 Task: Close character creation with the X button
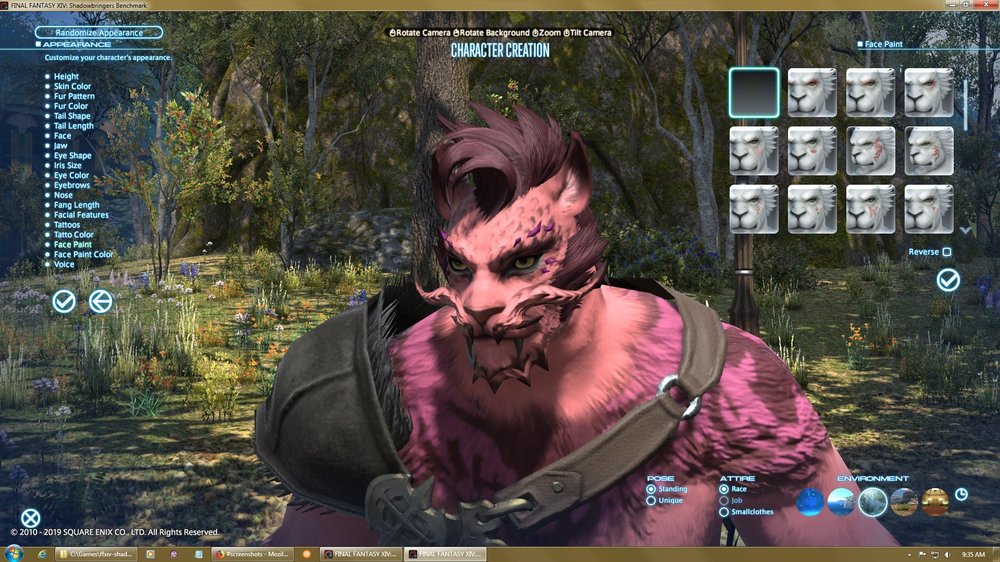[31, 518]
